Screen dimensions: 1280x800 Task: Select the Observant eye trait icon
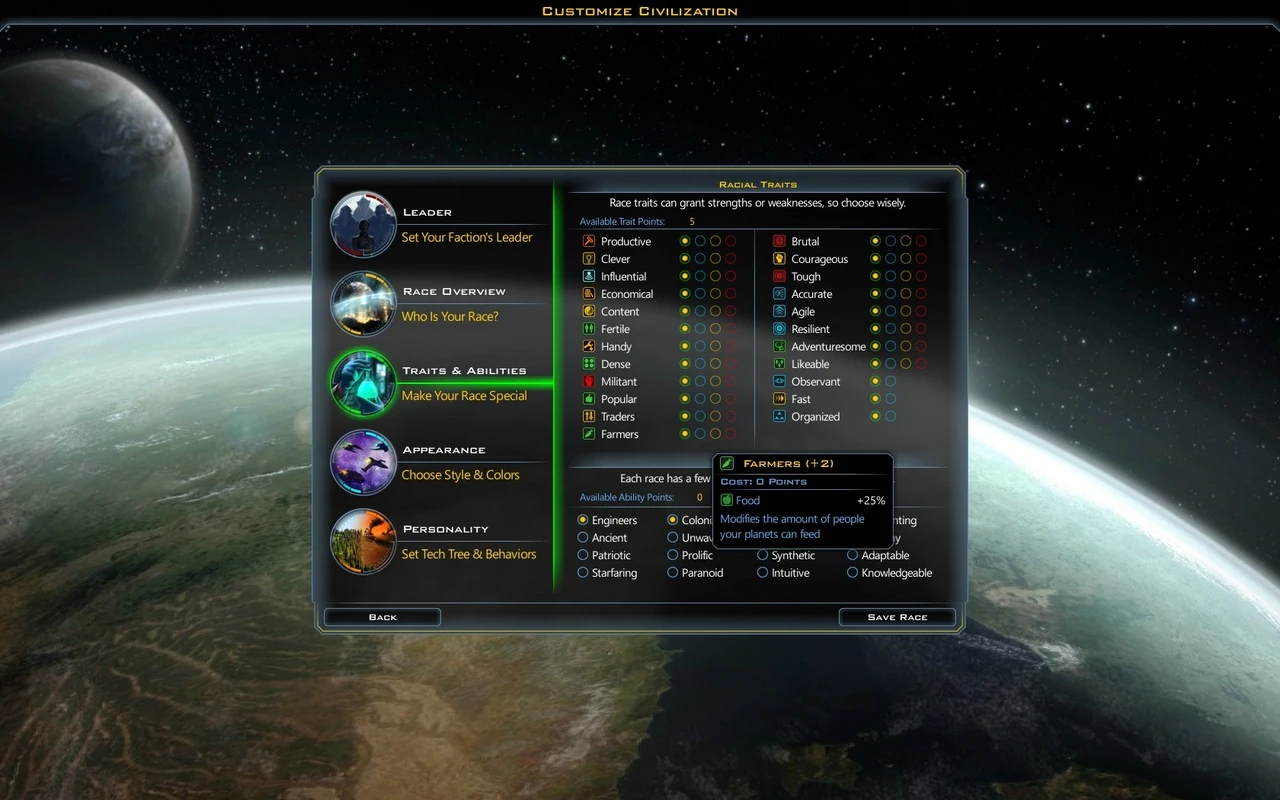tap(778, 381)
